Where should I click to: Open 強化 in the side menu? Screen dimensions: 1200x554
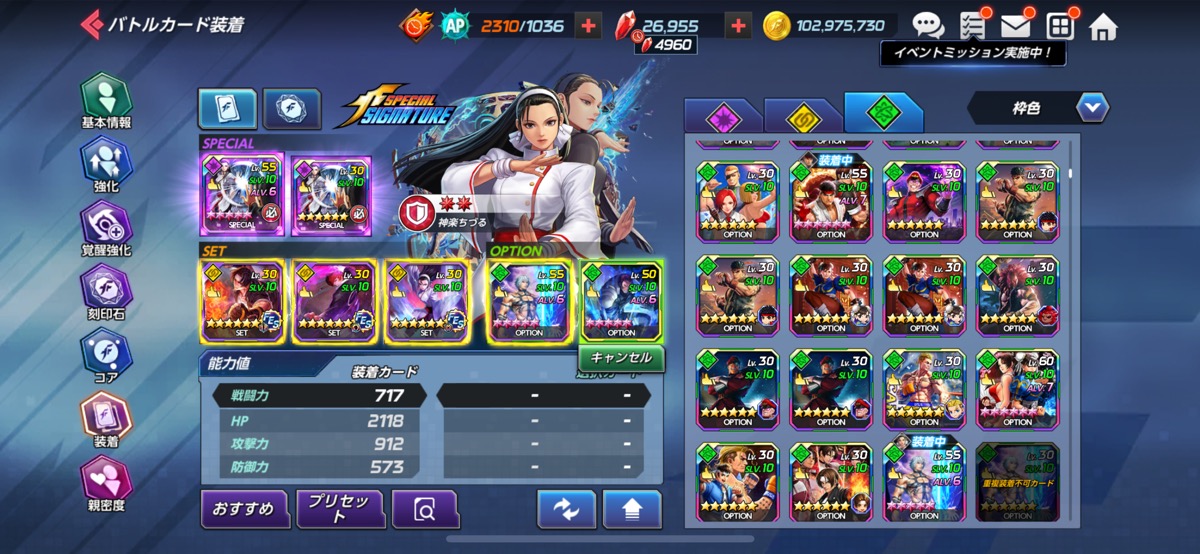[106, 165]
